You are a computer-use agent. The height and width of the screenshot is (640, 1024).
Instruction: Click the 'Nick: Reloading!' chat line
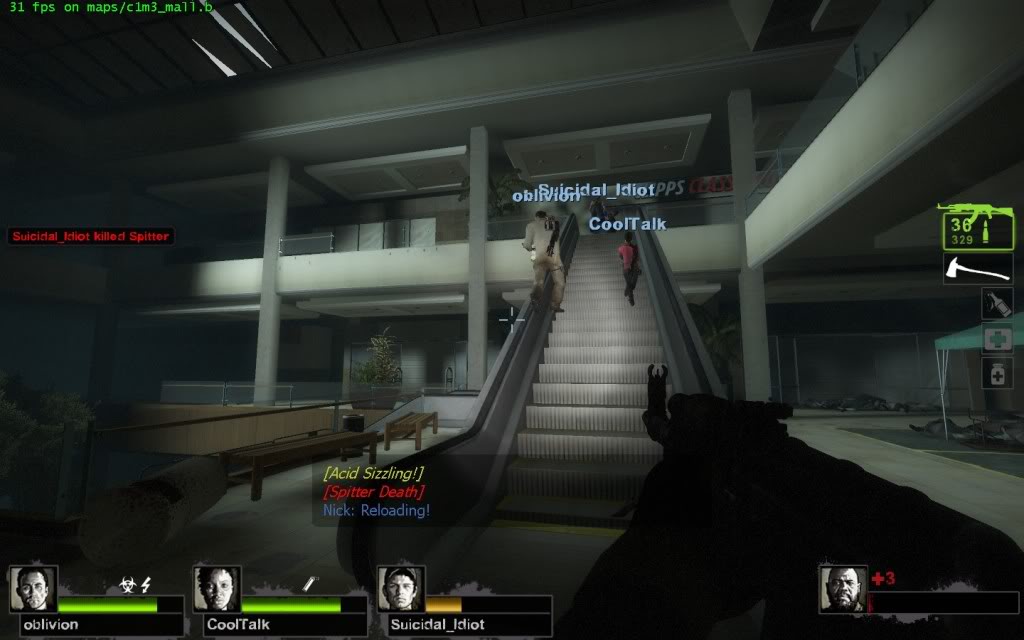[x=376, y=511]
